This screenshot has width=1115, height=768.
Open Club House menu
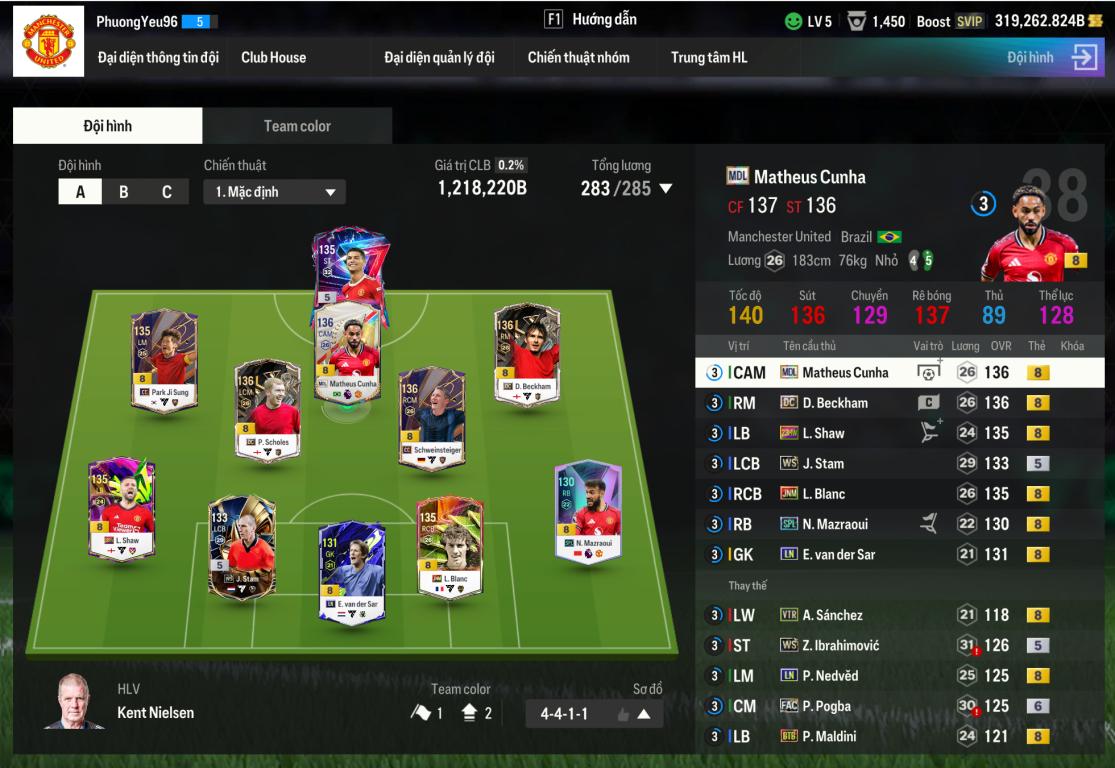point(273,57)
